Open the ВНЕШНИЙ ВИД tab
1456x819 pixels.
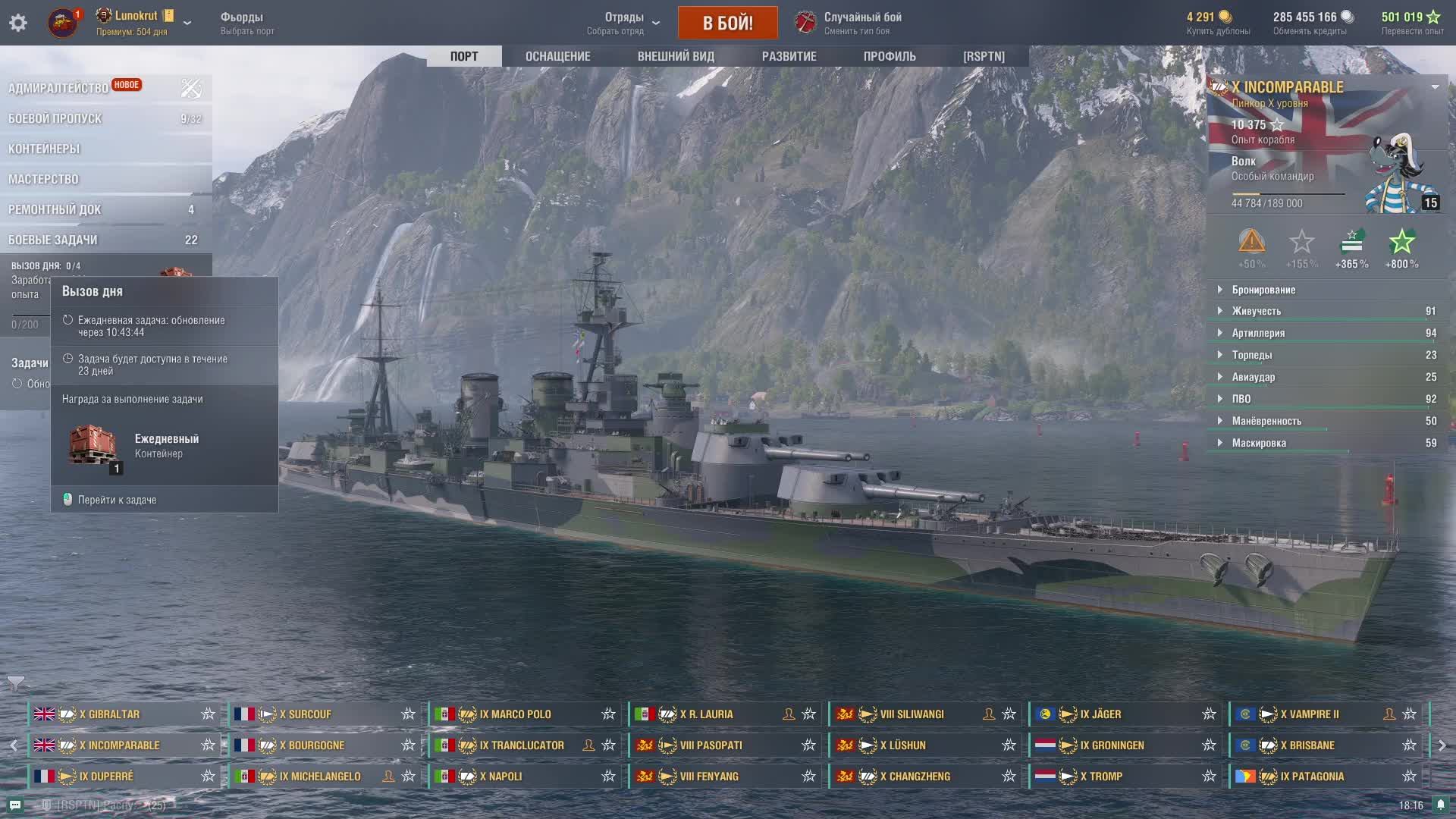pyautogui.click(x=676, y=56)
